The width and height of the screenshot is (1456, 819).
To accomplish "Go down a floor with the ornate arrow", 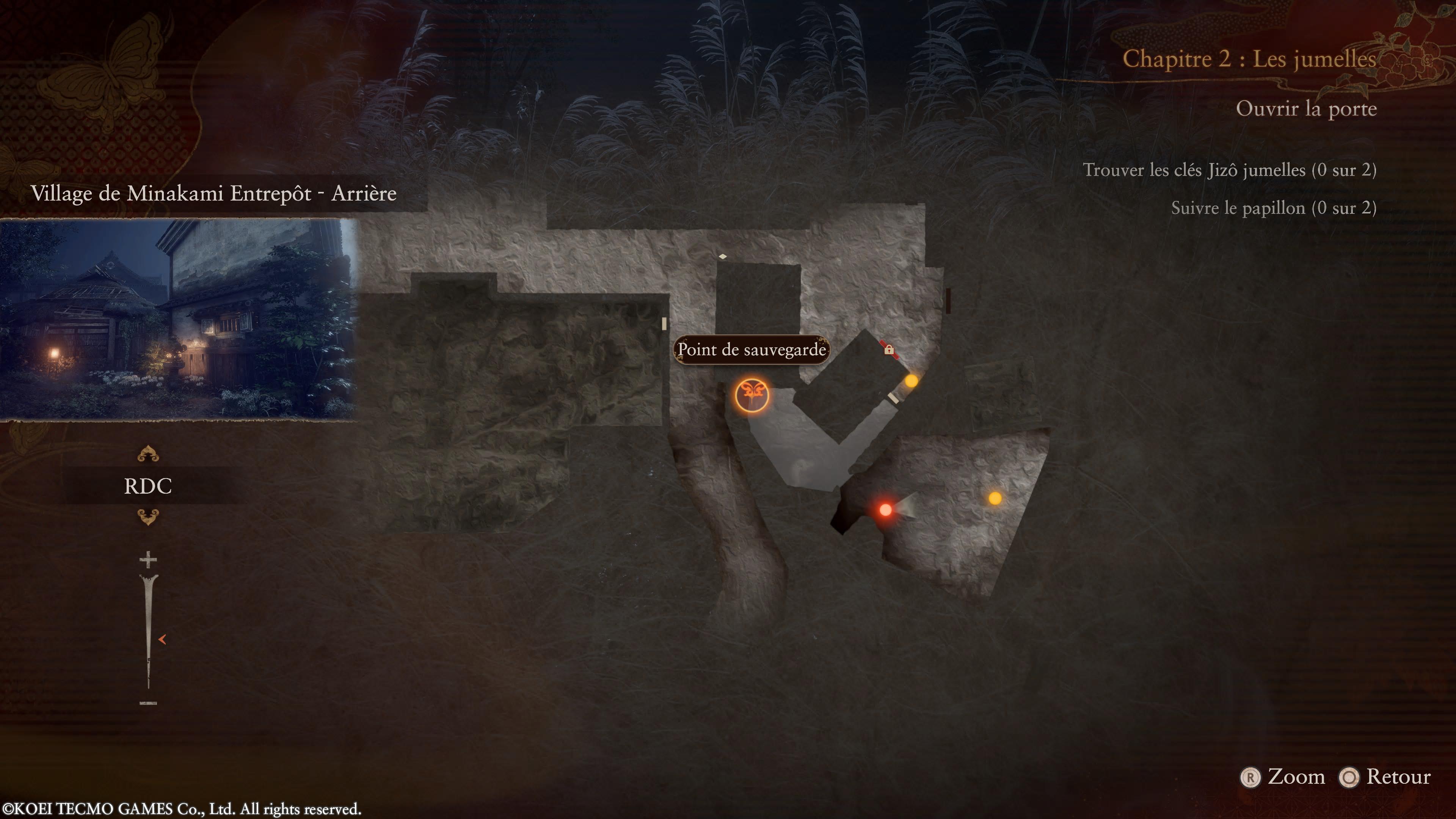I will point(148,516).
